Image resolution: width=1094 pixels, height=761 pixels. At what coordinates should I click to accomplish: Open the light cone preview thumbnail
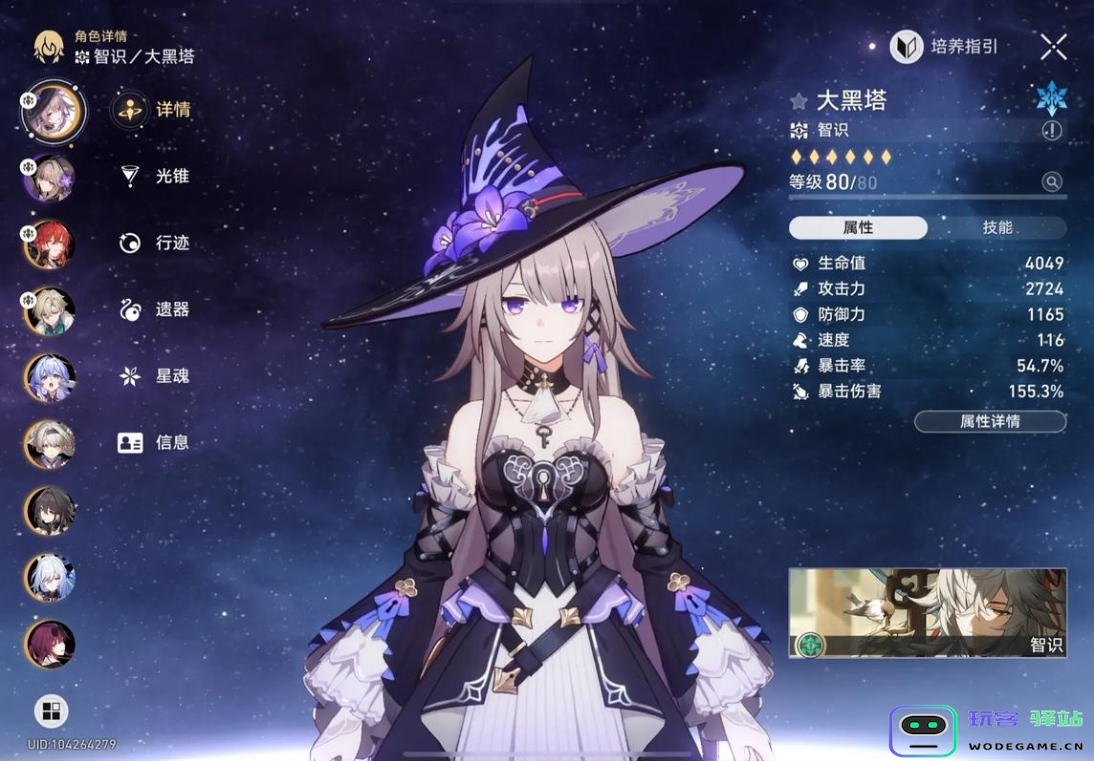(927, 613)
